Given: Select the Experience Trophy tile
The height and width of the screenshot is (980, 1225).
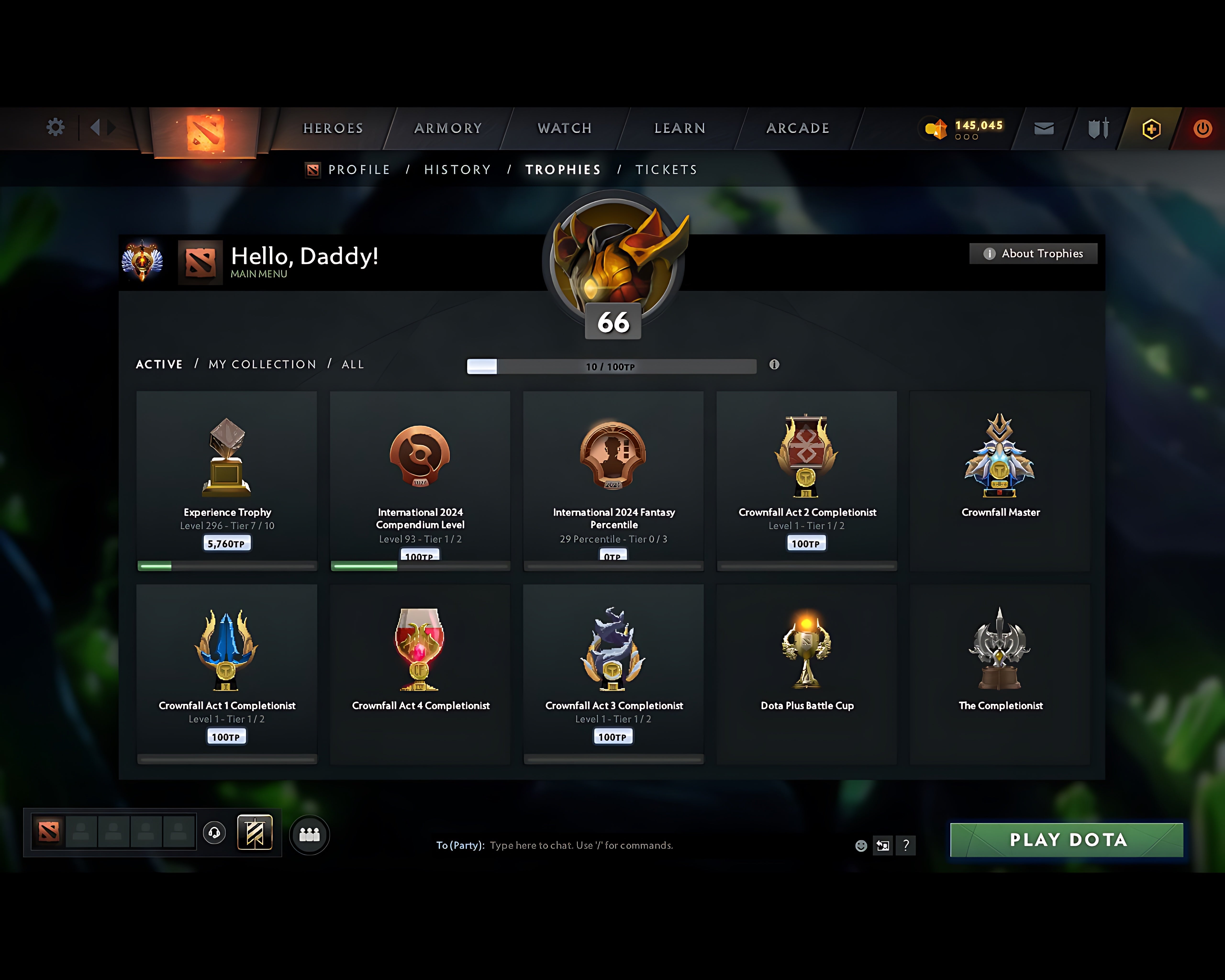Looking at the screenshot, I should pos(227,480).
